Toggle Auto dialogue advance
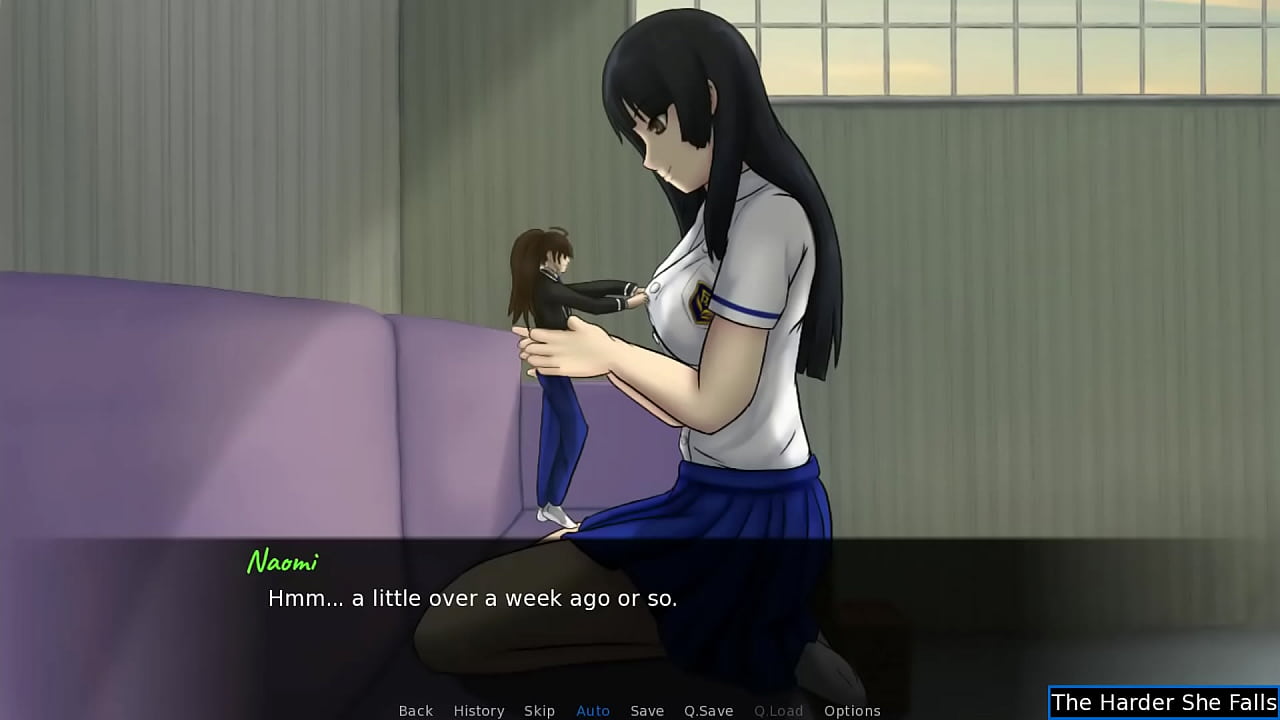This screenshot has height=720, width=1280. click(593, 711)
